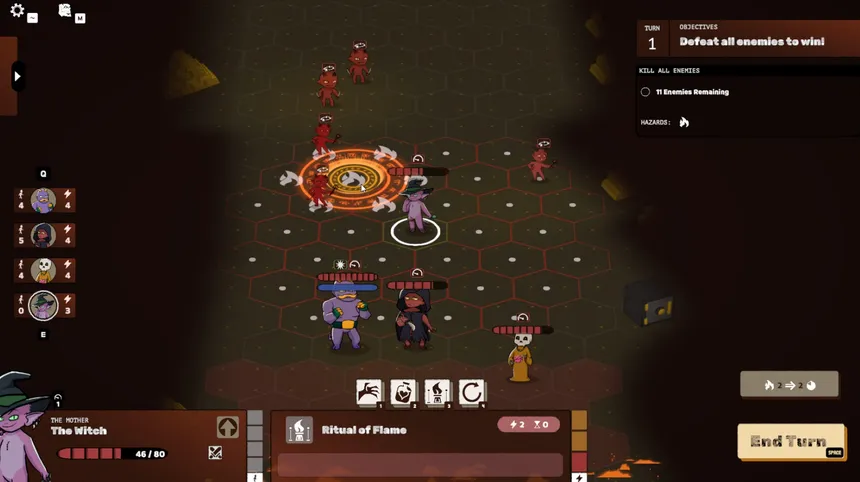Screen dimensions: 860x482
Task: Open the settings gear menu
Action: 17,11
